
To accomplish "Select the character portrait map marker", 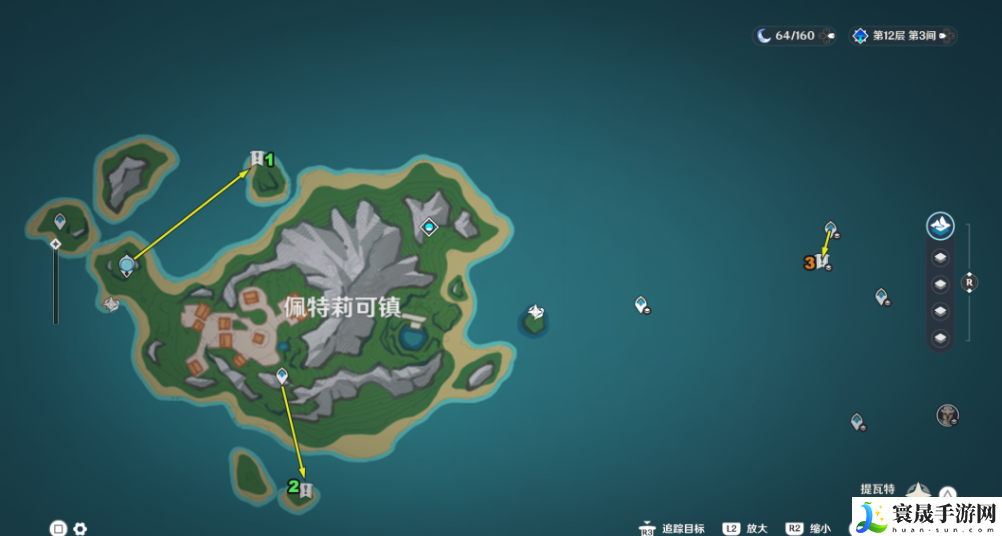I will tap(947, 414).
